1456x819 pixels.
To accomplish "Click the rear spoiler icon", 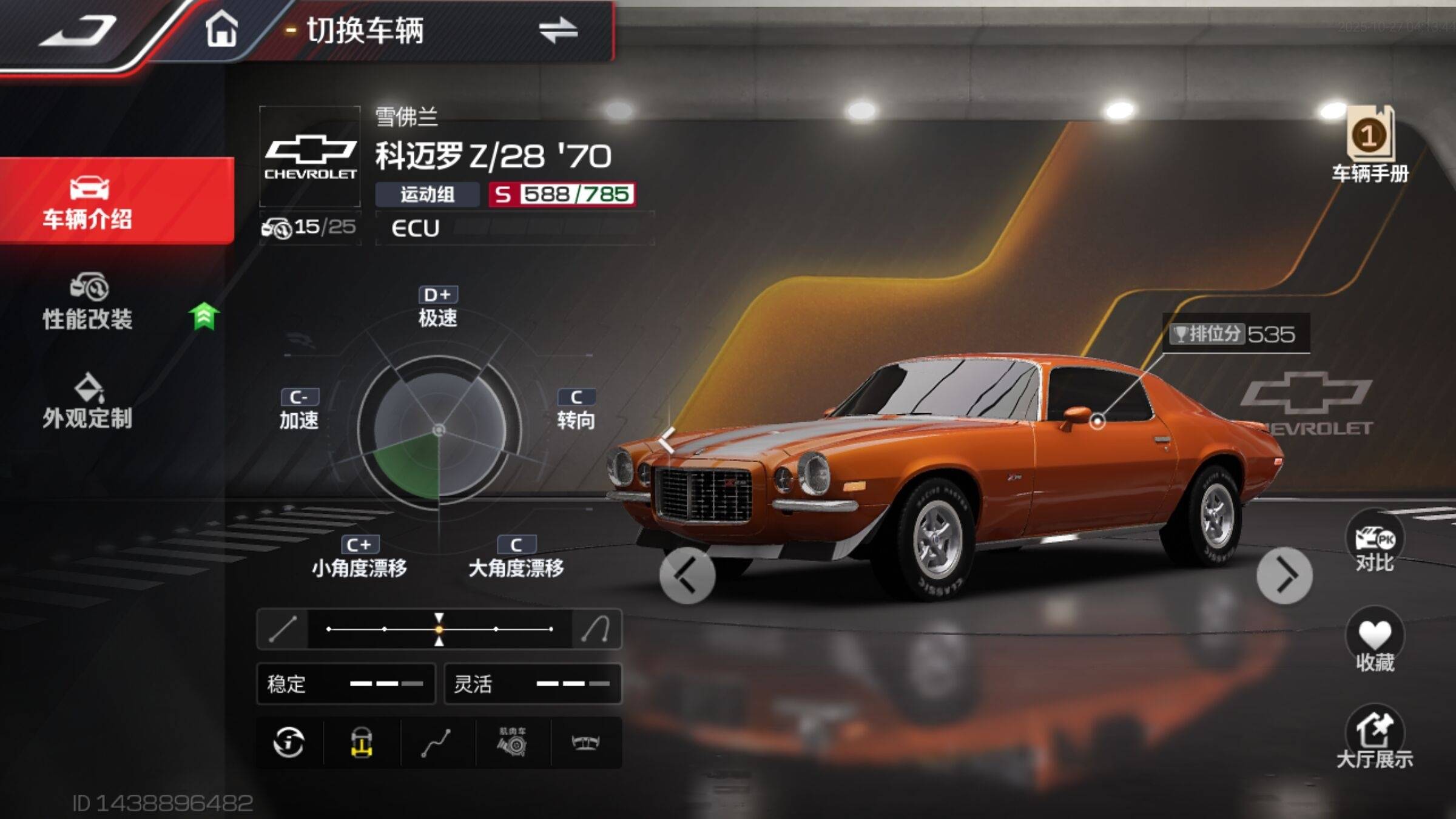I will click(585, 743).
